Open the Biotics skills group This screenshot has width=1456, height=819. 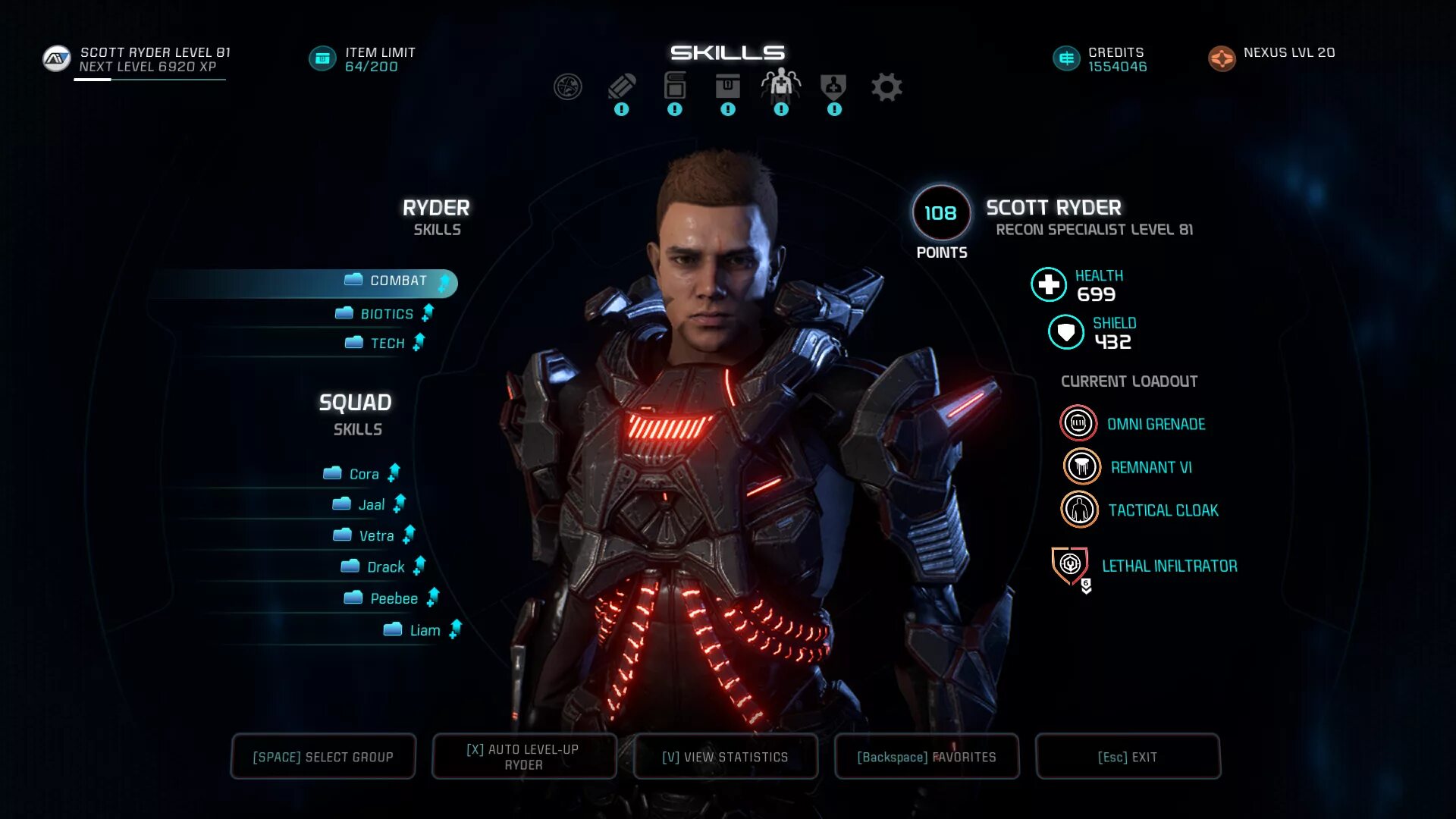point(386,314)
